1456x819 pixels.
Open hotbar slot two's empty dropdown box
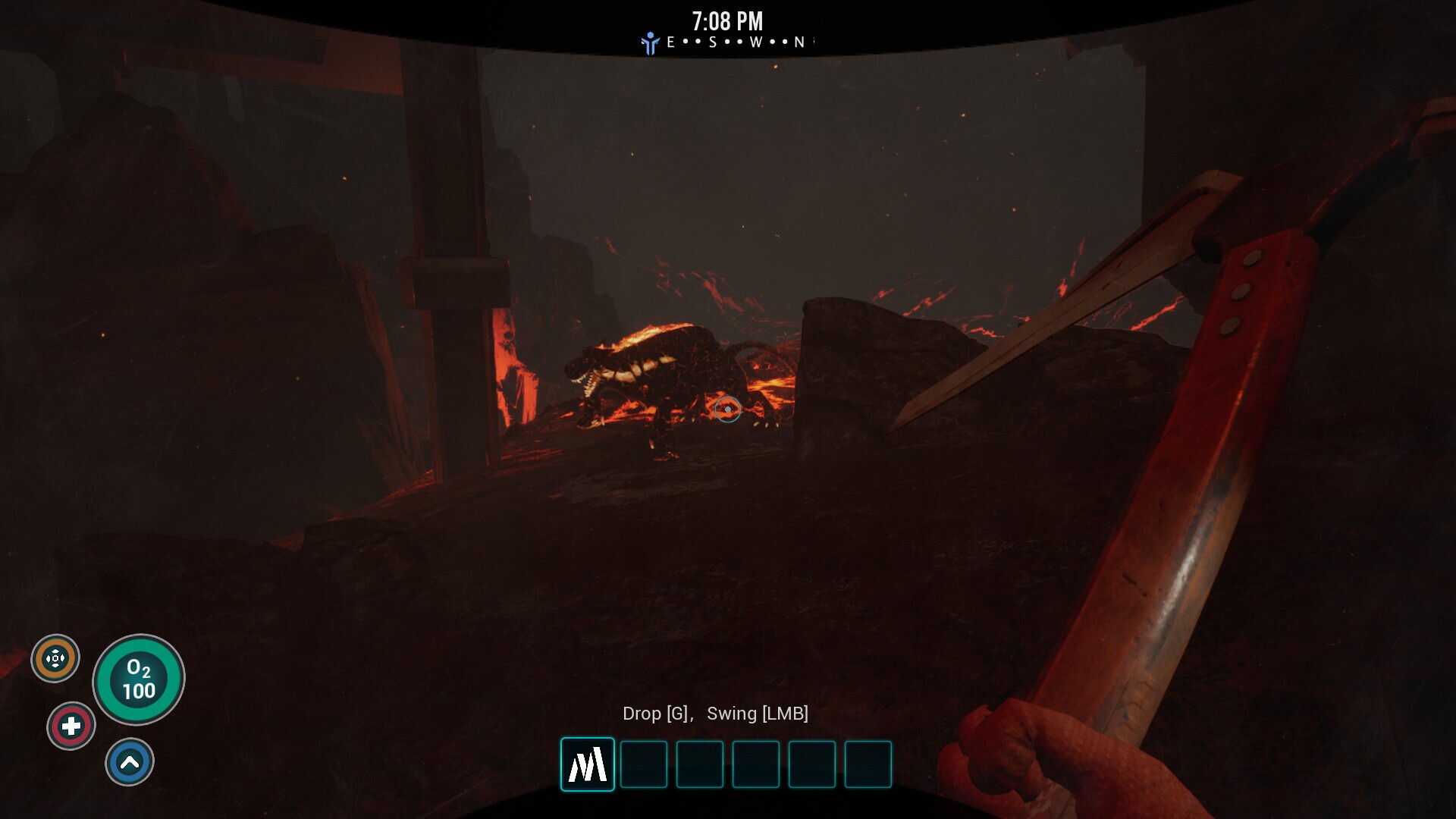[x=643, y=764]
